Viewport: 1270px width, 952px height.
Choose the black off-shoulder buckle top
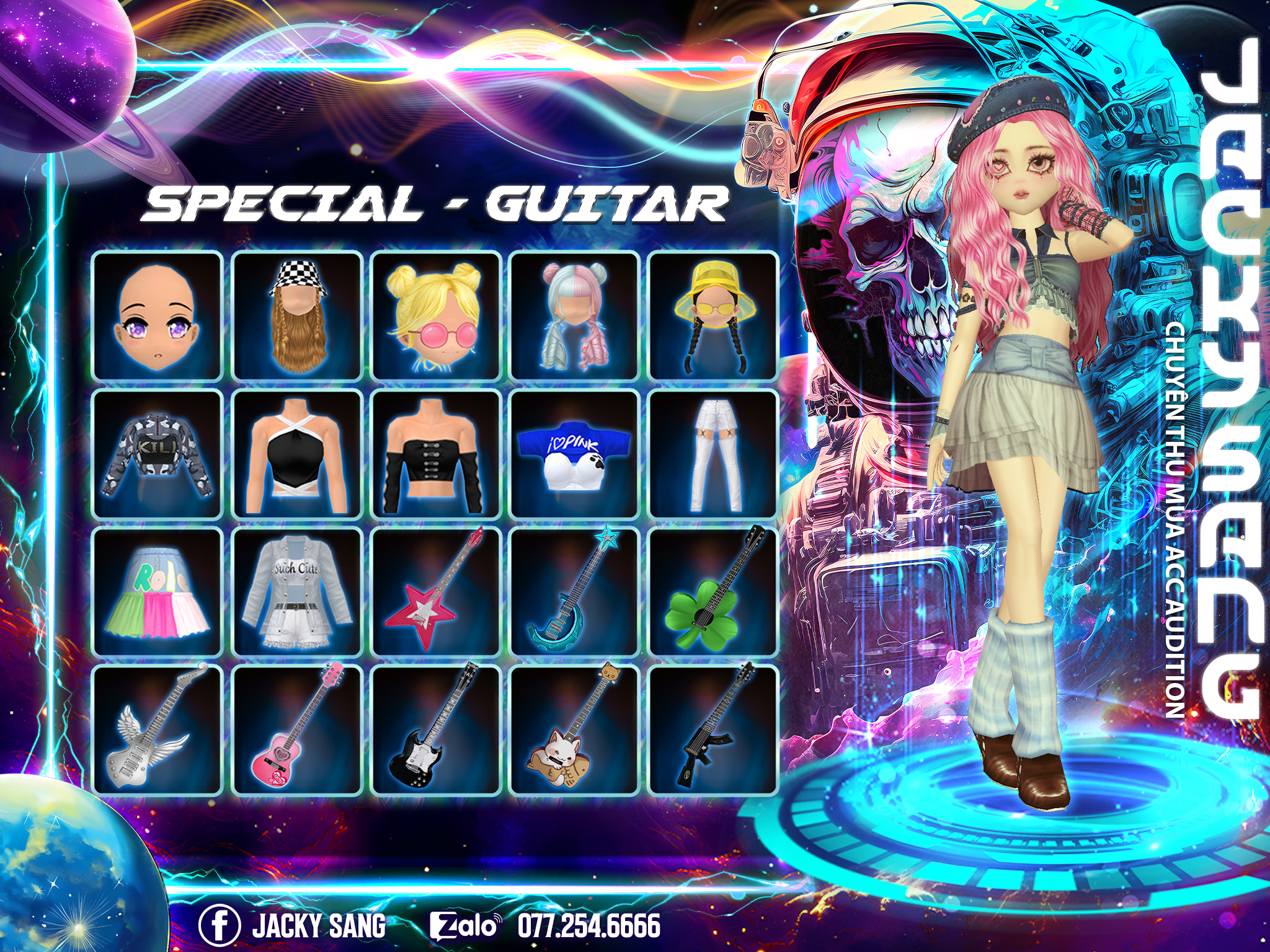coord(436,454)
